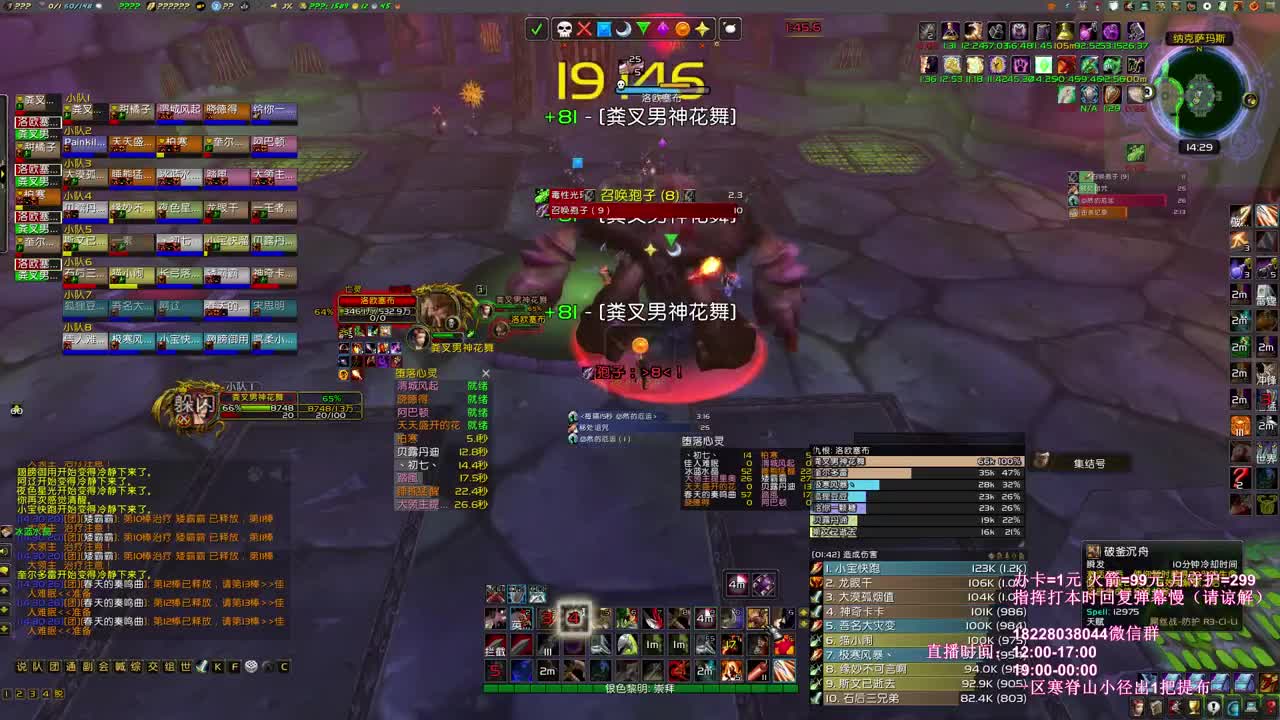Set the orange circle raid marker
Viewport: 1280px width, 720px height.
point(682,29)
